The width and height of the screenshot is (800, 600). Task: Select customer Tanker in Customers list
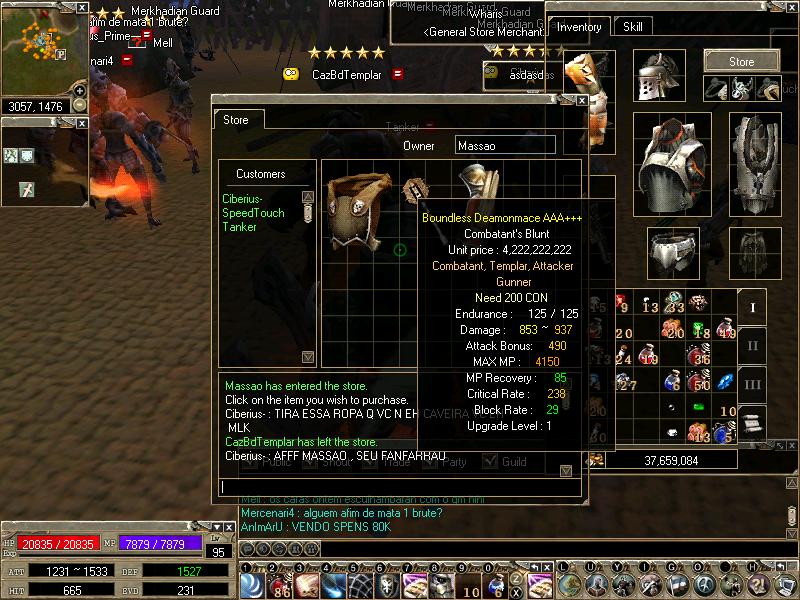[239, 227]
